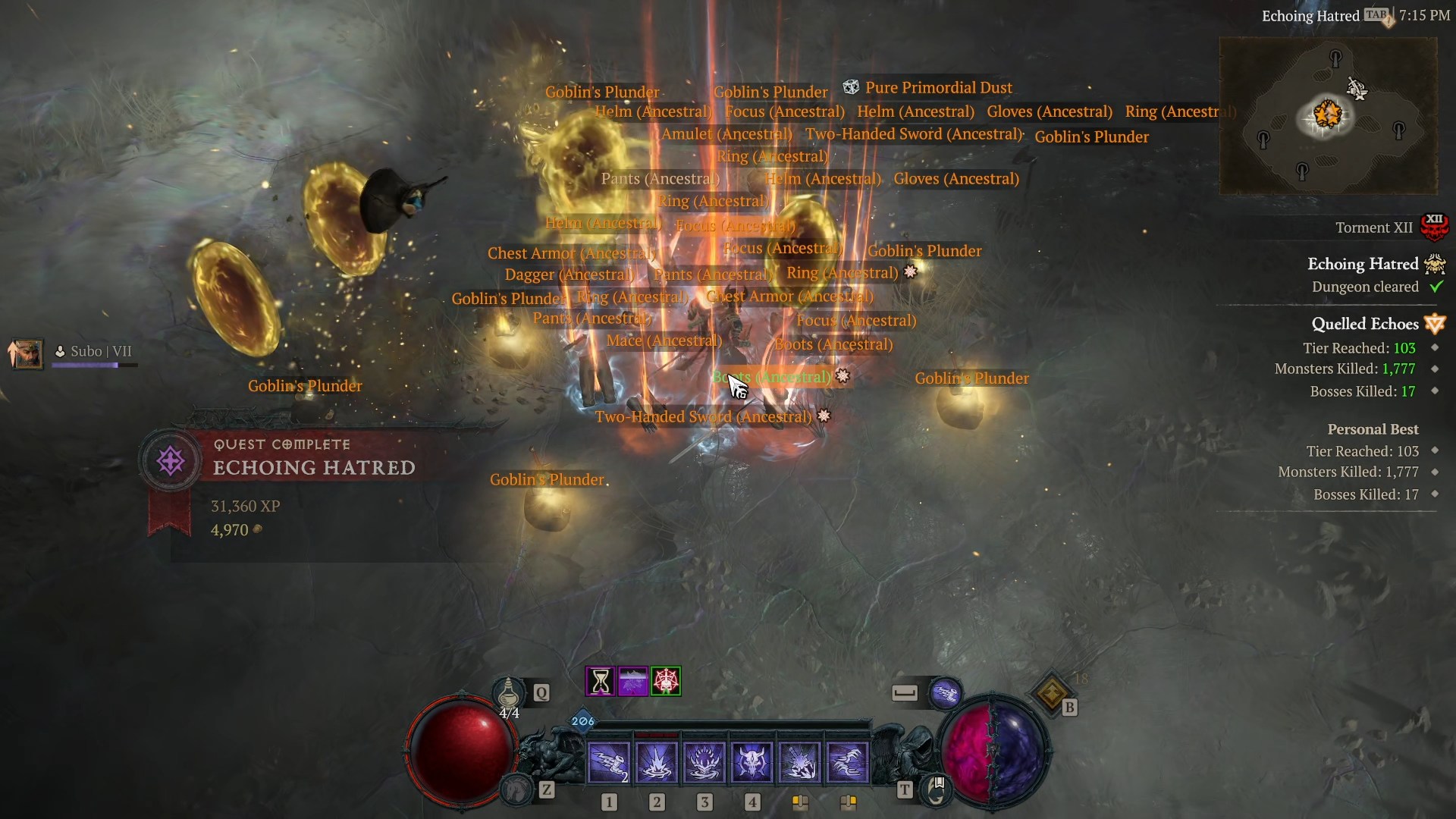
Task: Click the hourglass buff icon above the skill bar
Action: (x=599, y=681)
